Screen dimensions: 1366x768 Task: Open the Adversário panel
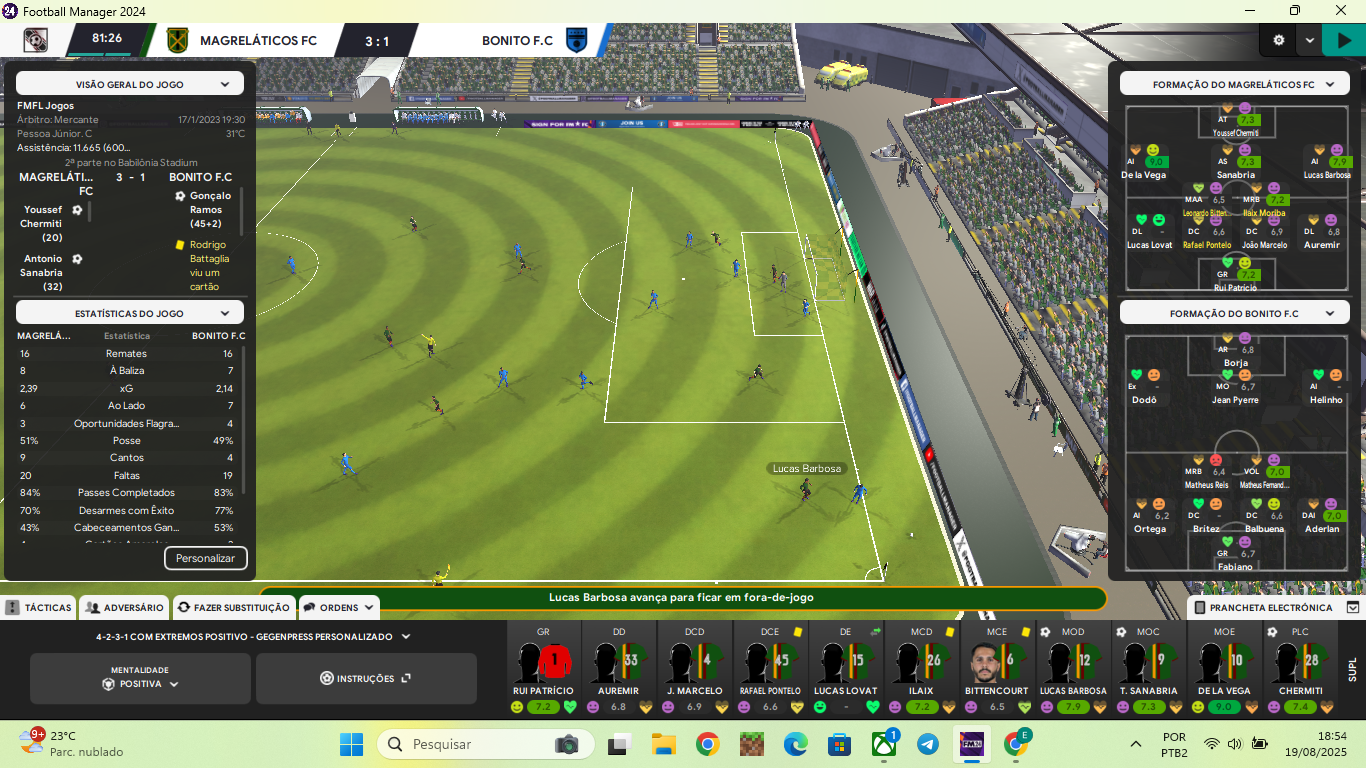(124, 607)
